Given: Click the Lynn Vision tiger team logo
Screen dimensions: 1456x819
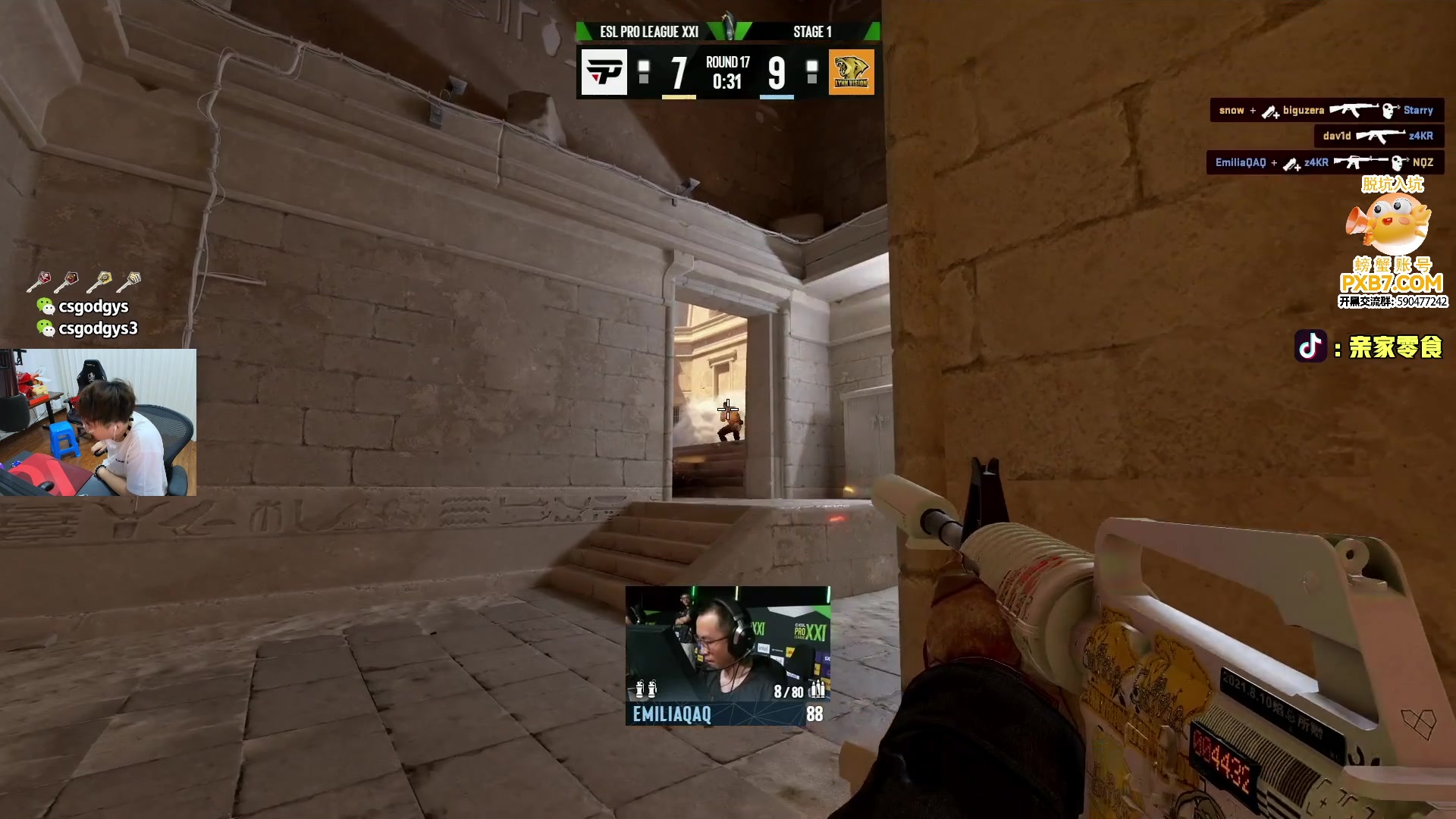Looking at the screenshot, I should [x=851, y=72].
